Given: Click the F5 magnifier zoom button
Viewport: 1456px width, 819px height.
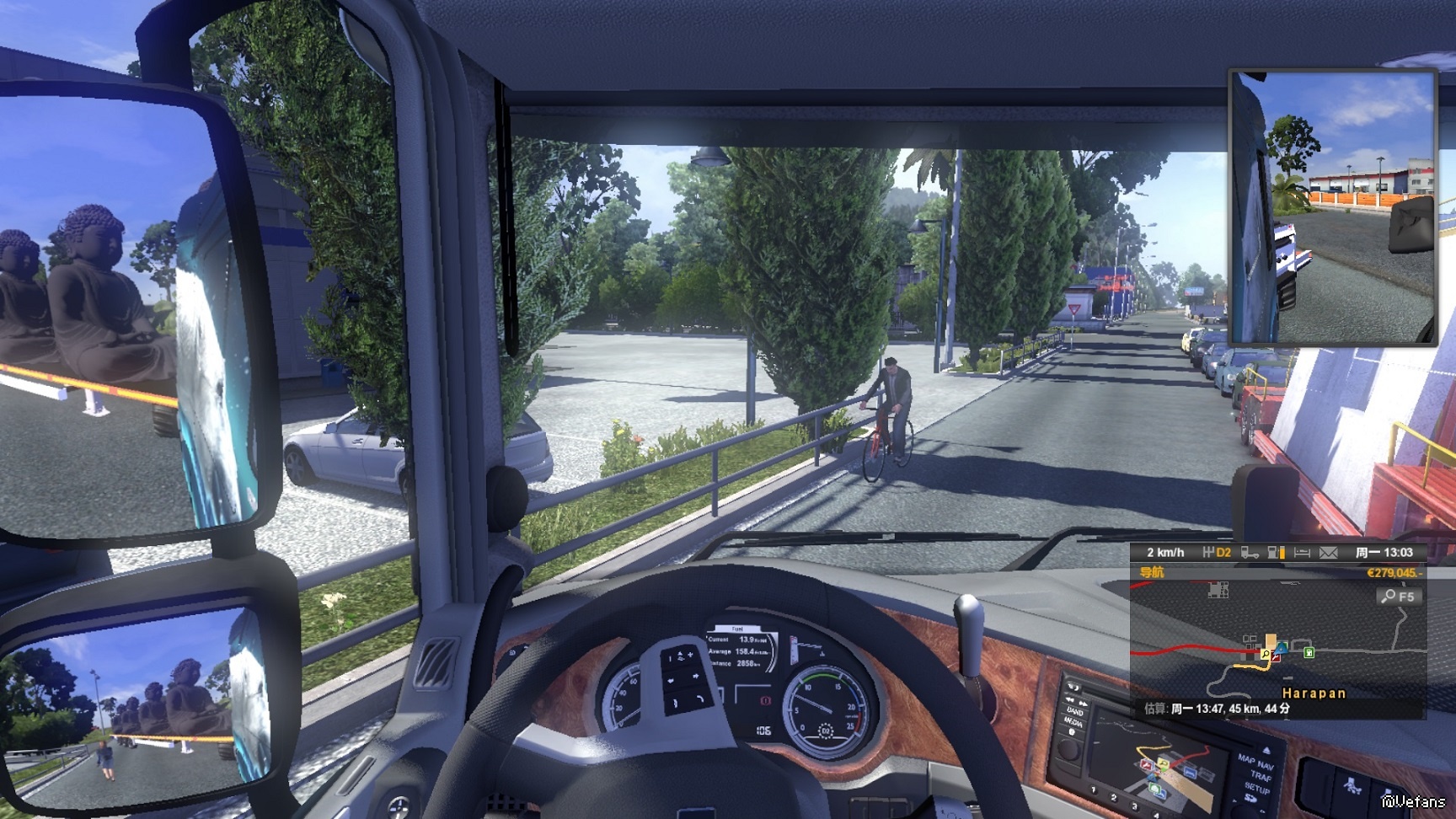Looking at the screenshot, I should (x=1399, y=597).
